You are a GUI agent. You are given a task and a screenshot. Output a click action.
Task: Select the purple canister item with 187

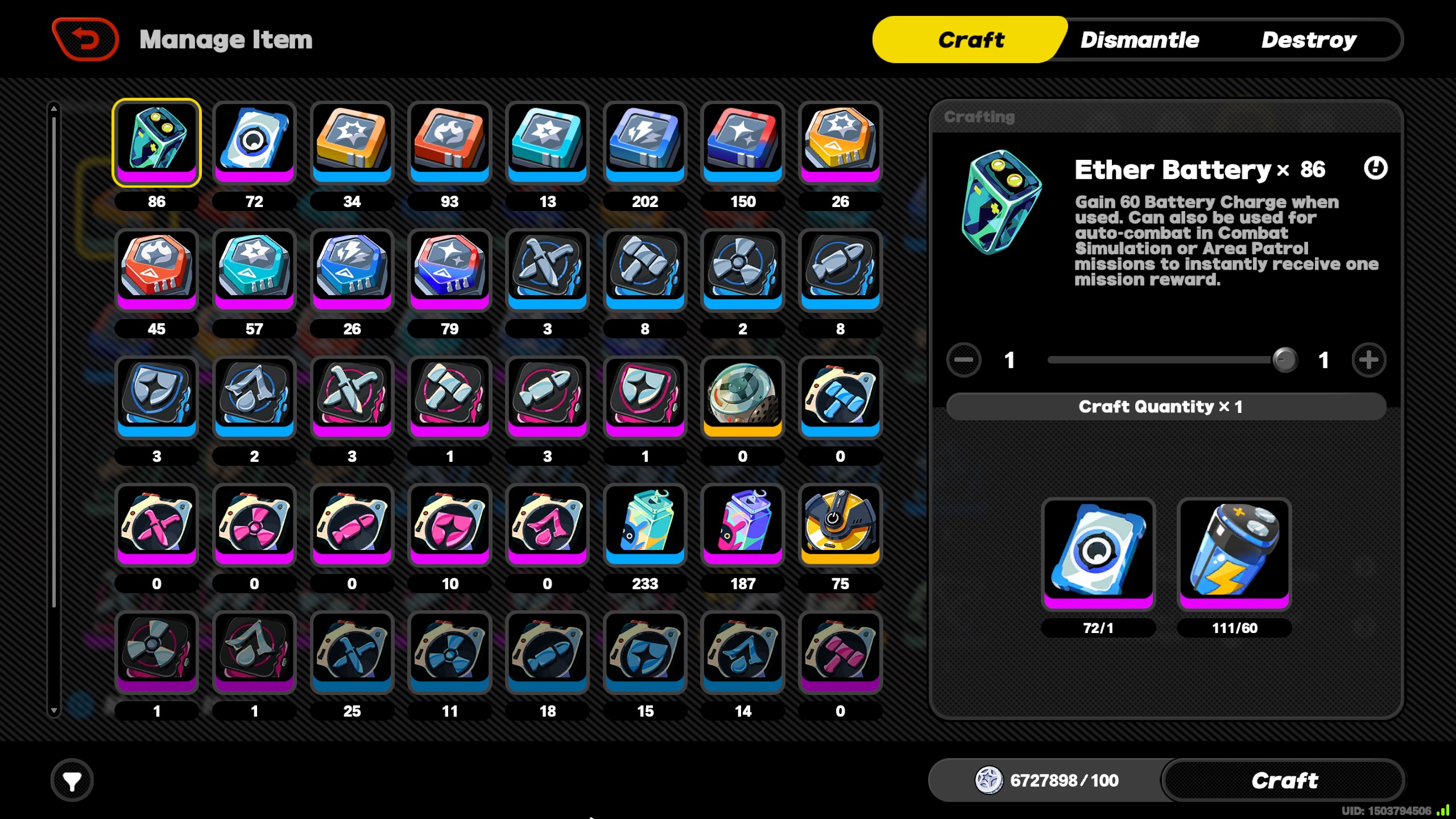(742, 524)
